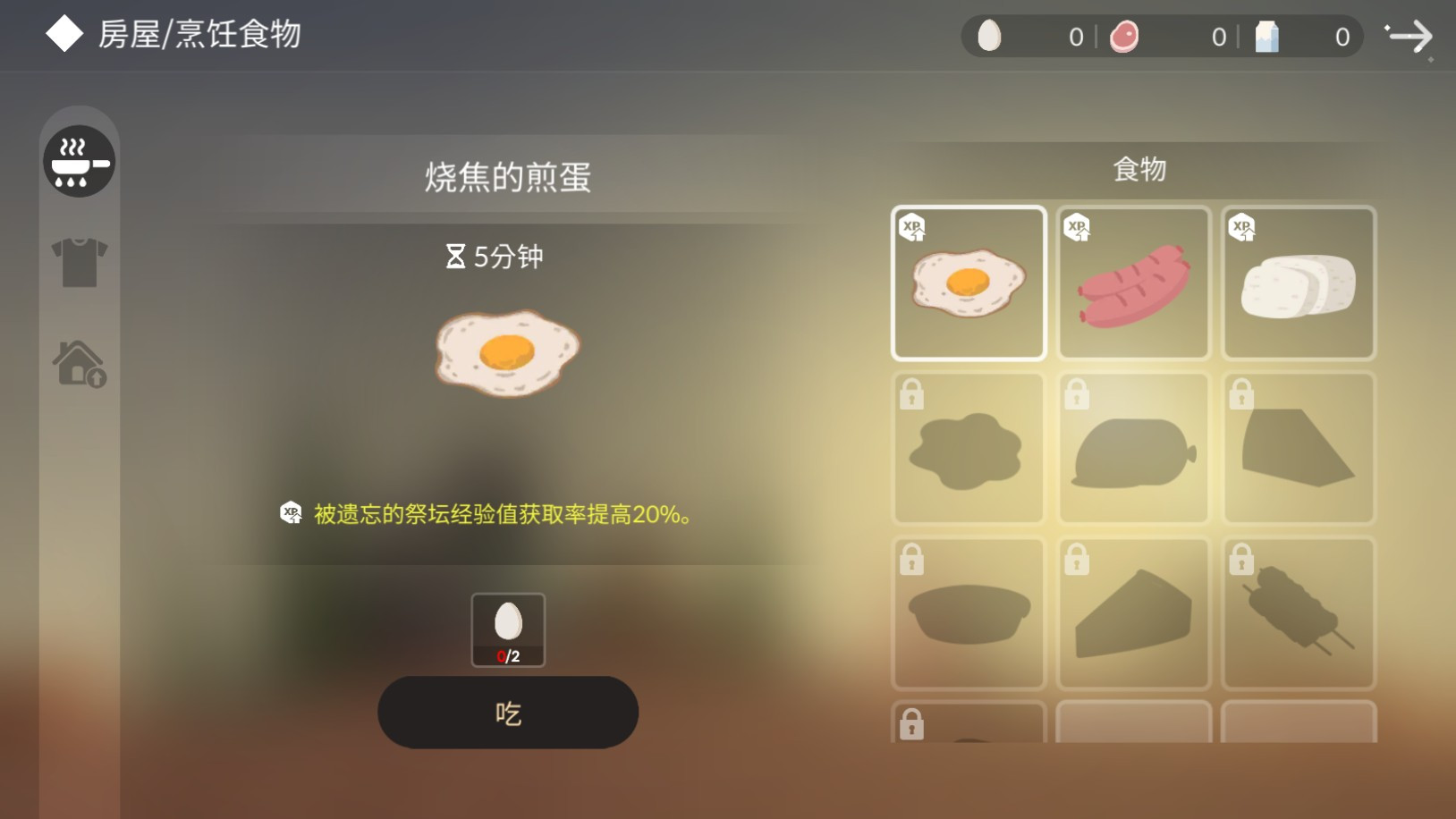This screenshot has height=819, width=1456.
Task: Click the XP badge on fried egg recipe
Action: pyautogui.click(x=911, y=228)
